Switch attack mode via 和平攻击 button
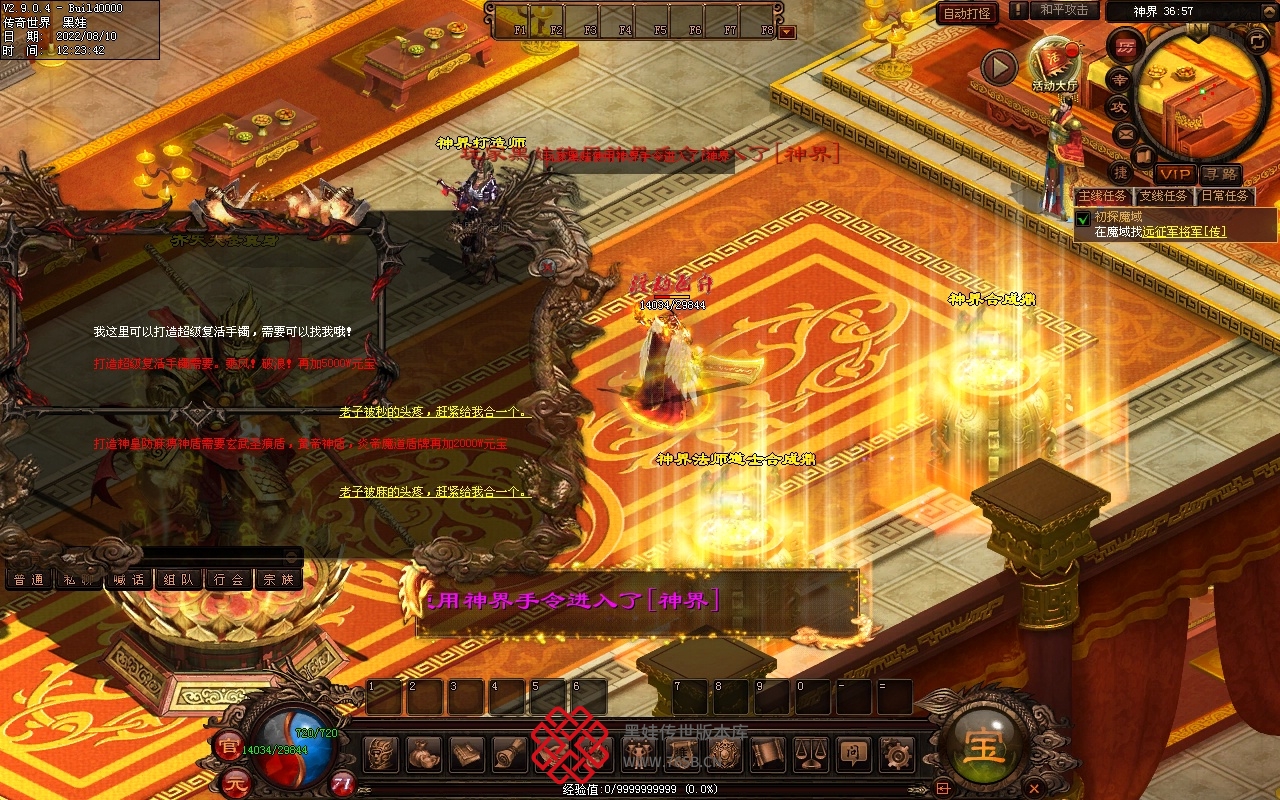The height and width of the screenshot is (800, 1280). (1064, 10)
